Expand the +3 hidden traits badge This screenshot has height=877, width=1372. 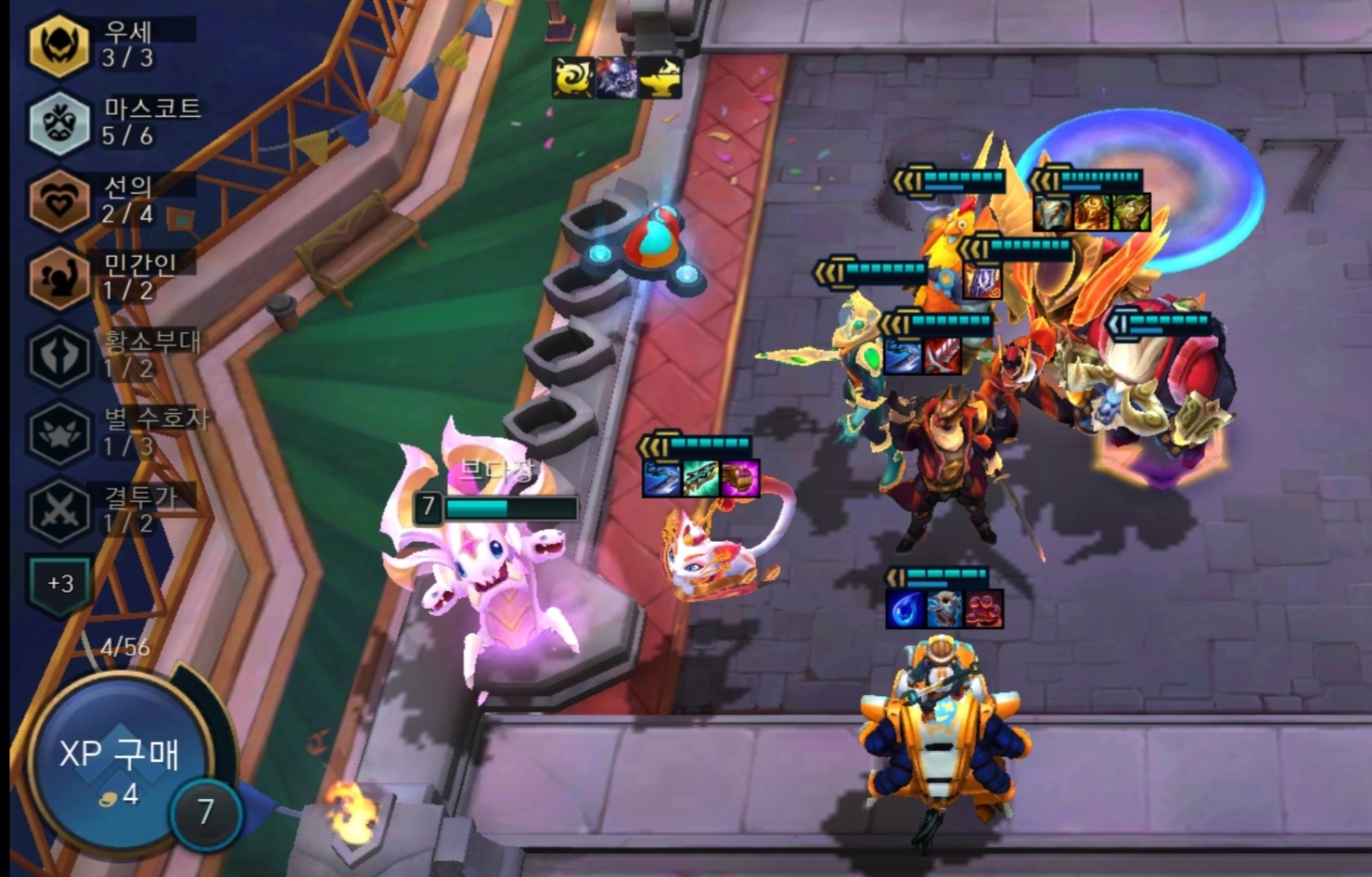point(58,586)
